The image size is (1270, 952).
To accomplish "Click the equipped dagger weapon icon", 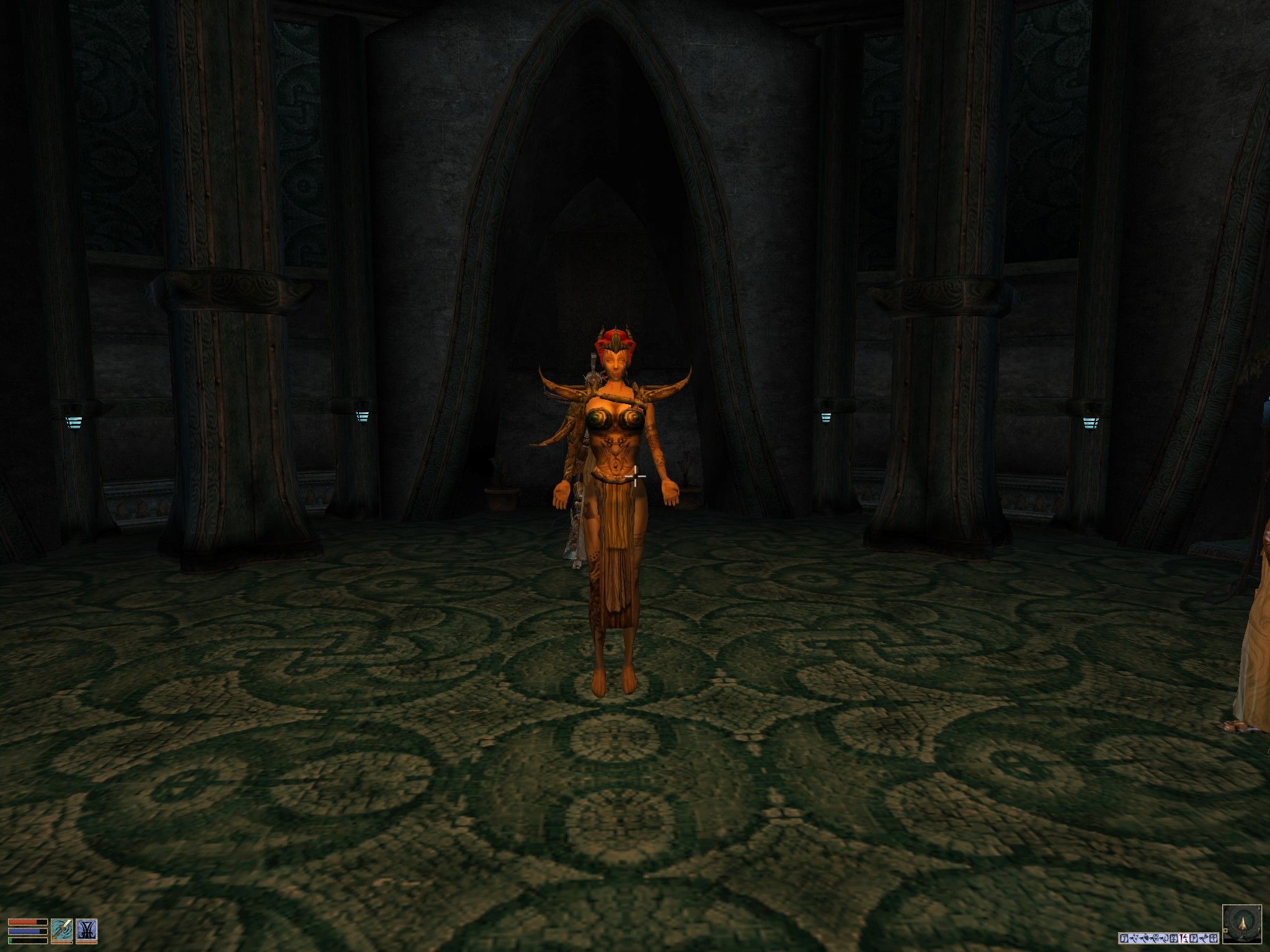I will point(62,930).
